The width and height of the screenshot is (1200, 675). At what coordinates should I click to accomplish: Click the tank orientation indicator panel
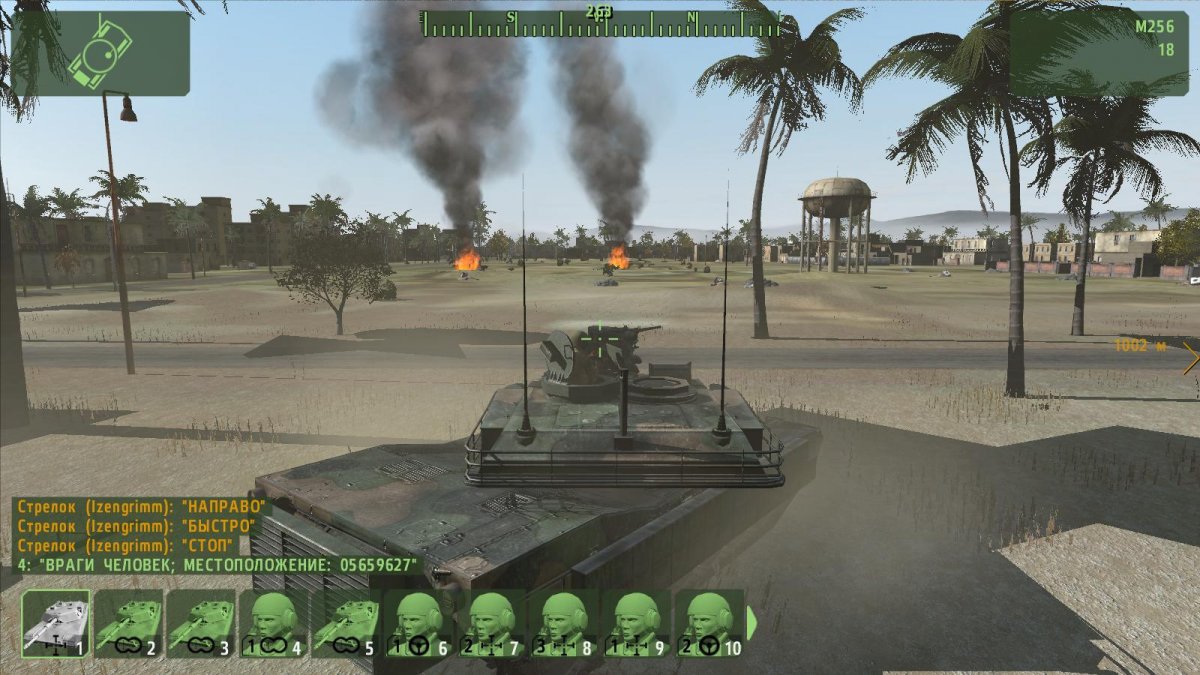[x=100, y=53]
